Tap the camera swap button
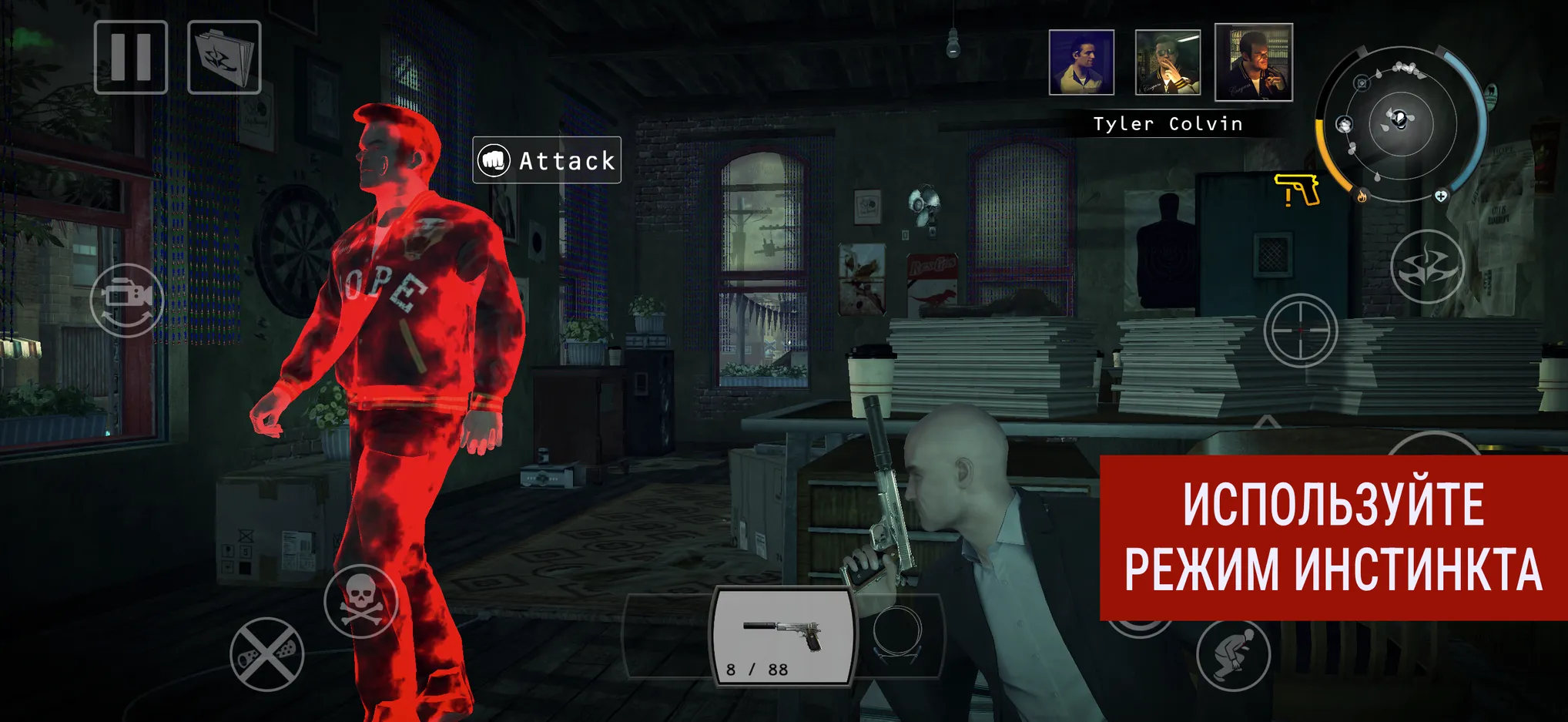1568x722 pixels. click(127, 300)
